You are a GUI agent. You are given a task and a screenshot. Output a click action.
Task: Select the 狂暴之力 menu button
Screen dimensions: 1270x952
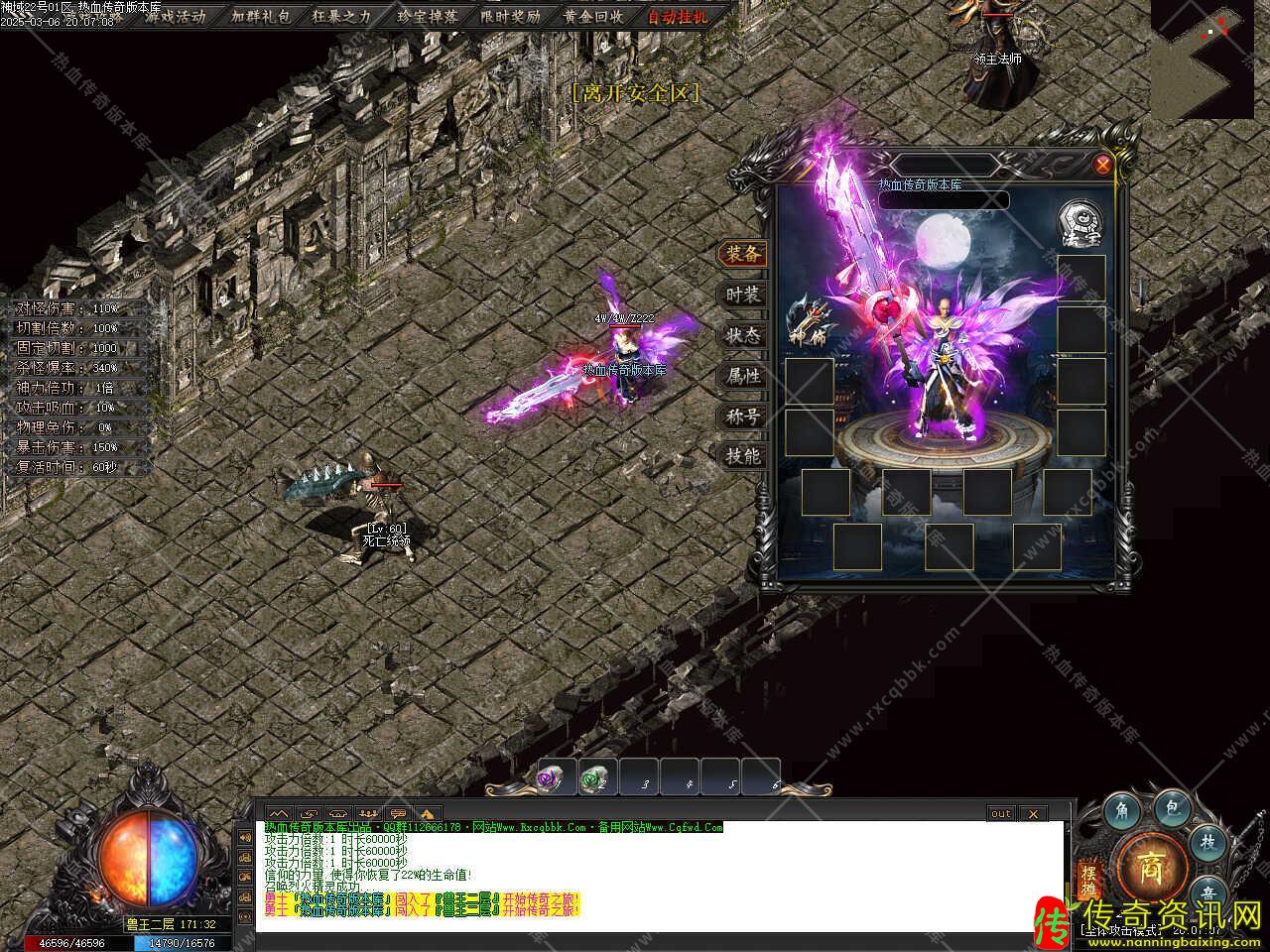point(341,16)
